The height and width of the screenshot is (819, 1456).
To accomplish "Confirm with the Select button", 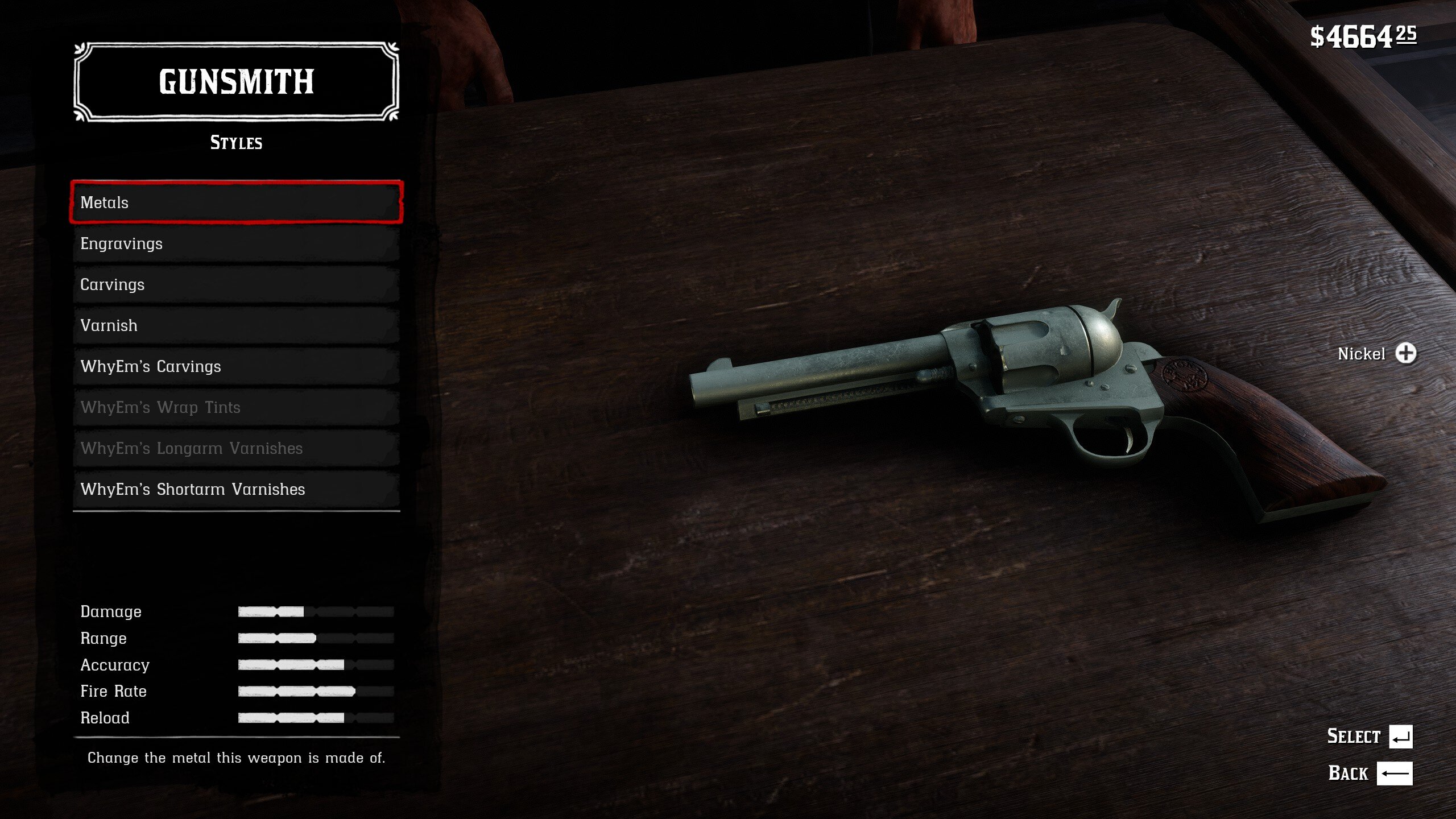I will (x=1400, y=737).
